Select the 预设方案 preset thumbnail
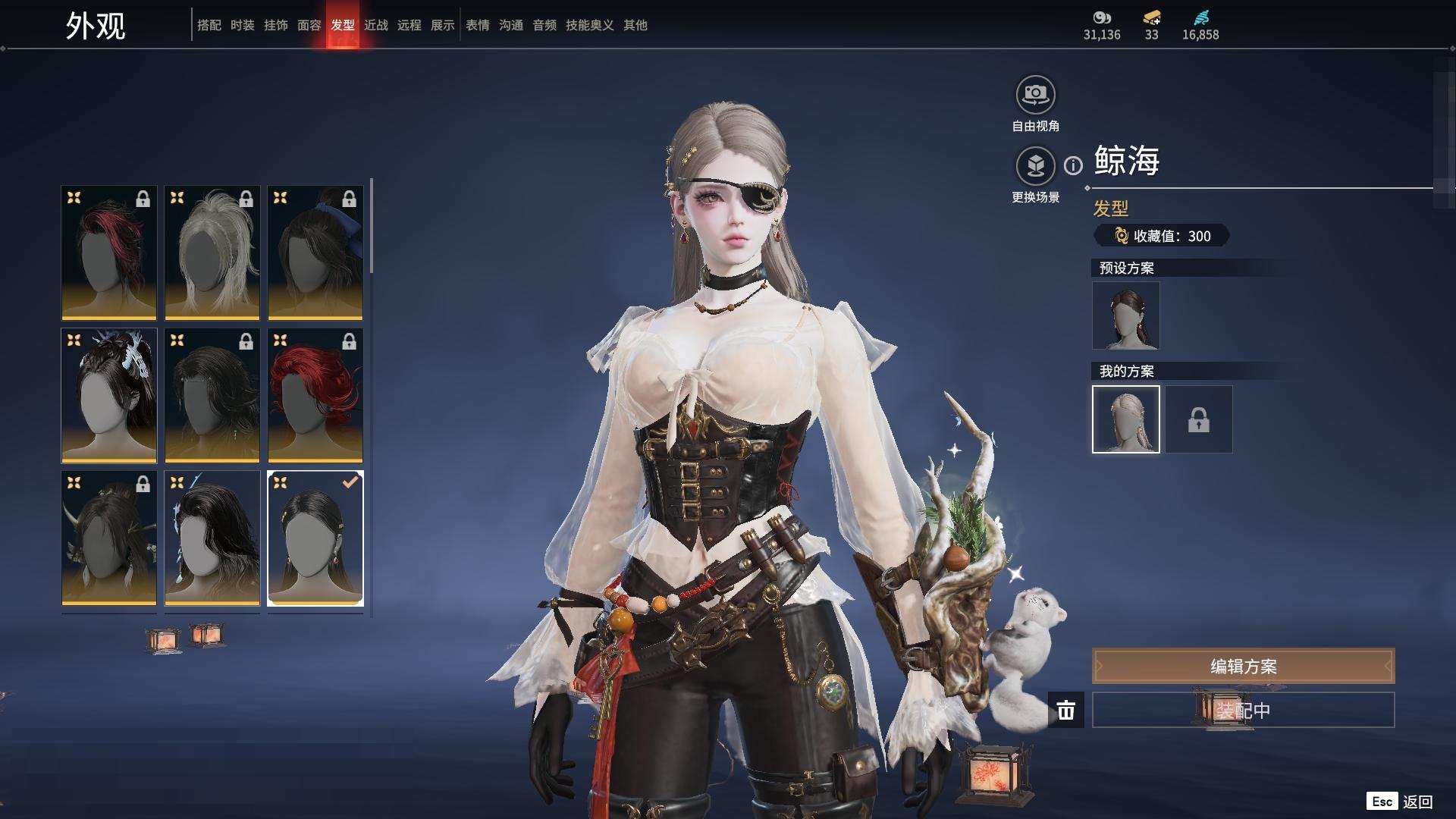The width and height of the screenshot is (1456, 819). click(1126, 315)
